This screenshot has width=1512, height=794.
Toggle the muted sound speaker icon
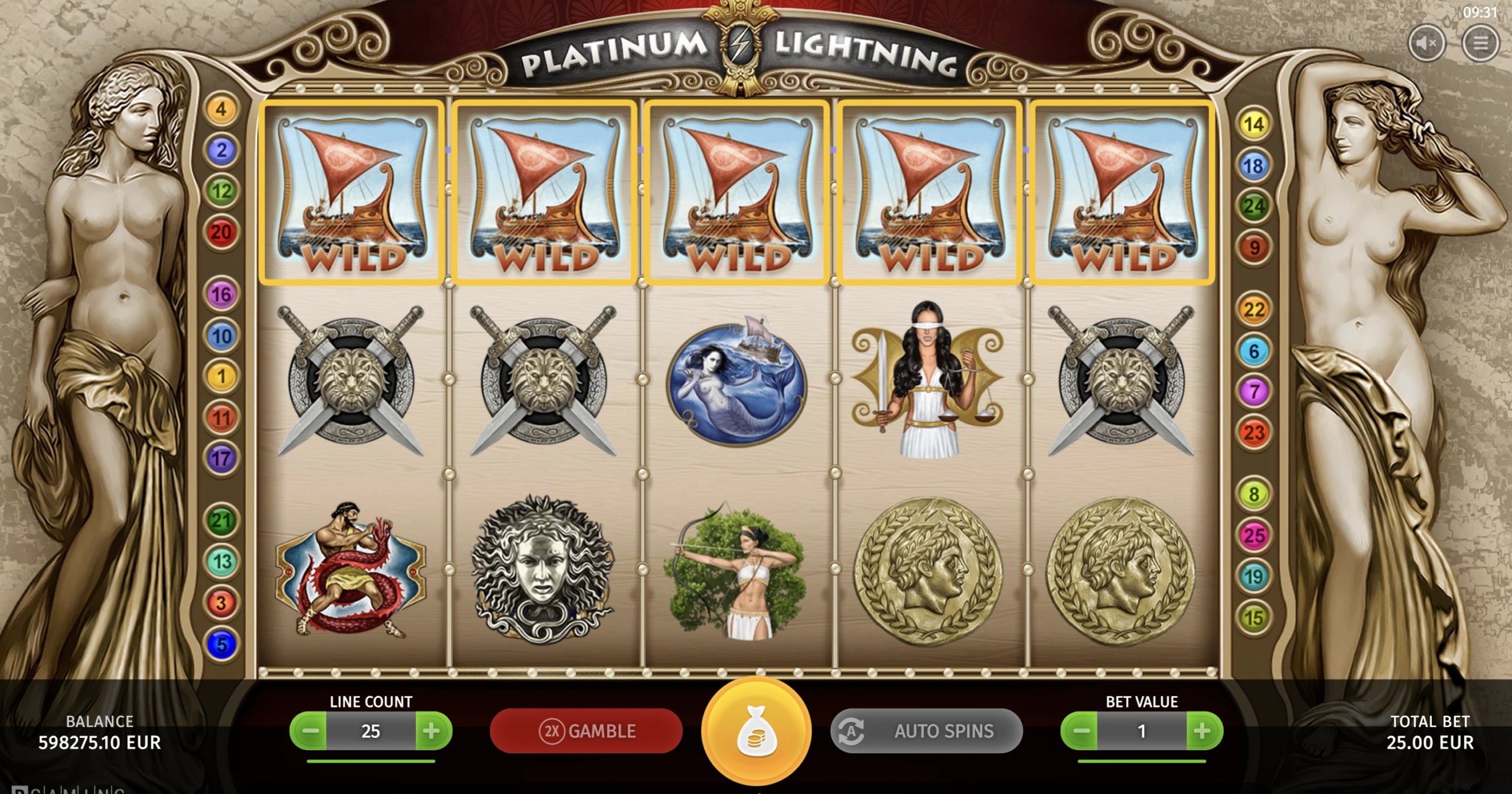coord(1426,43)
